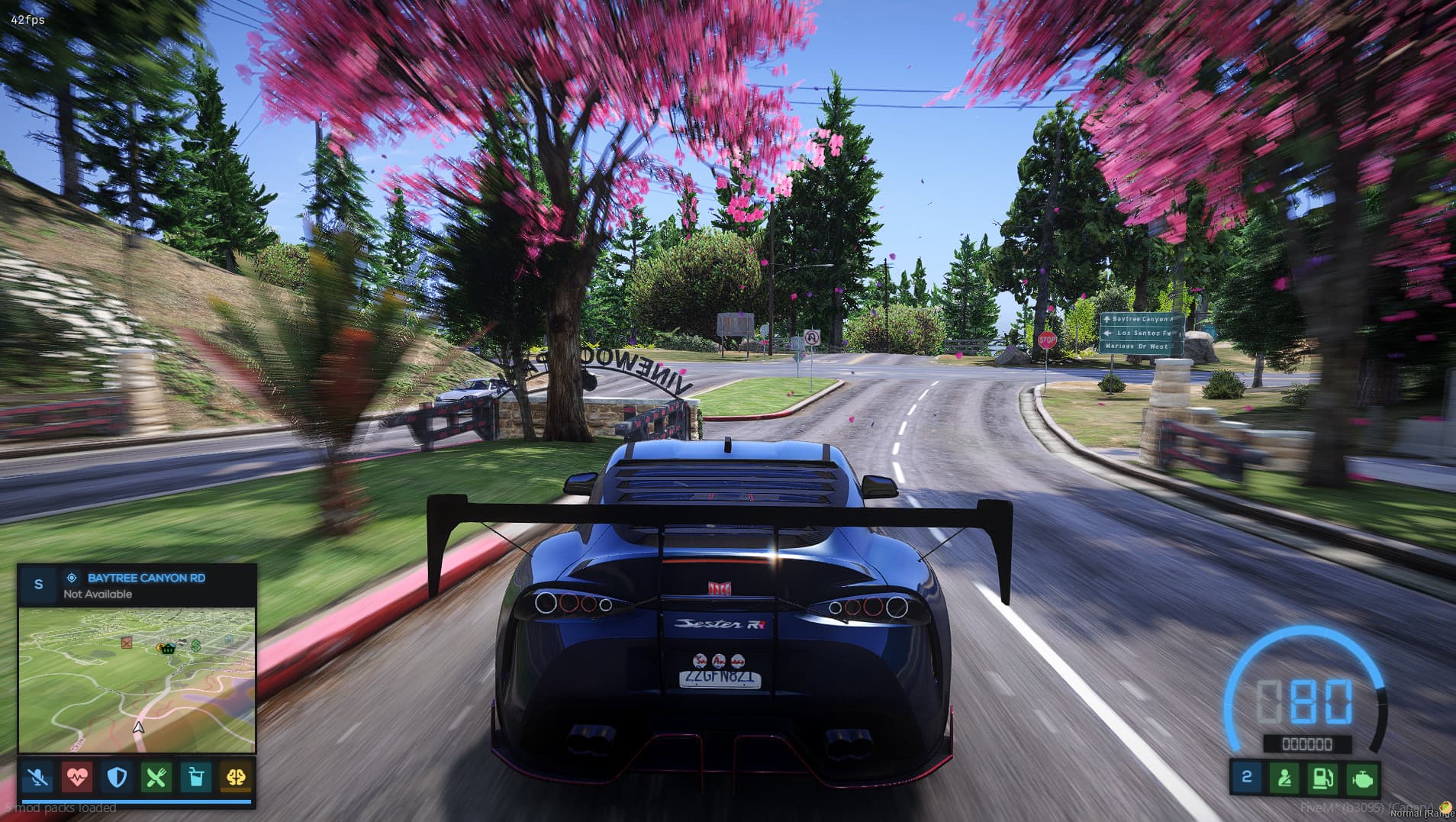1456x822 pixels.
Task: Select the engine status icon
Action: tap(1363, 778)
